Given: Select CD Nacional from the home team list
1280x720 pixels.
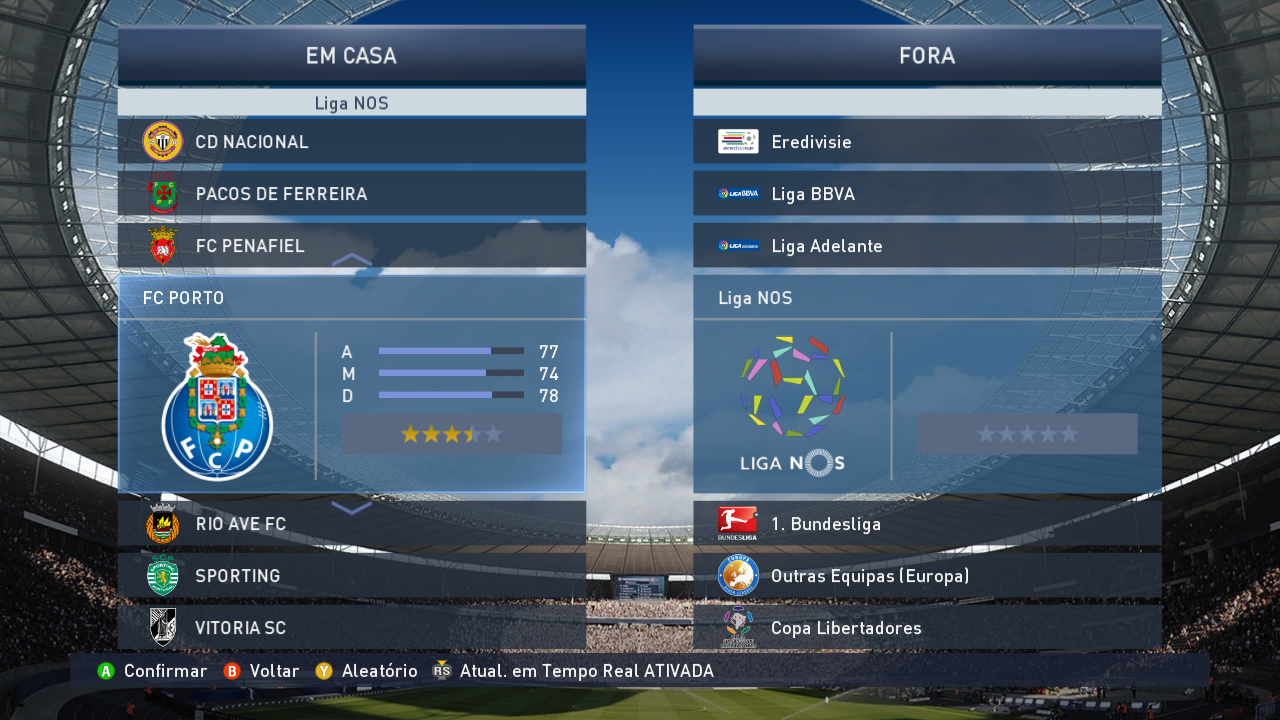Looking at the screenshot, I should point(351,142).
